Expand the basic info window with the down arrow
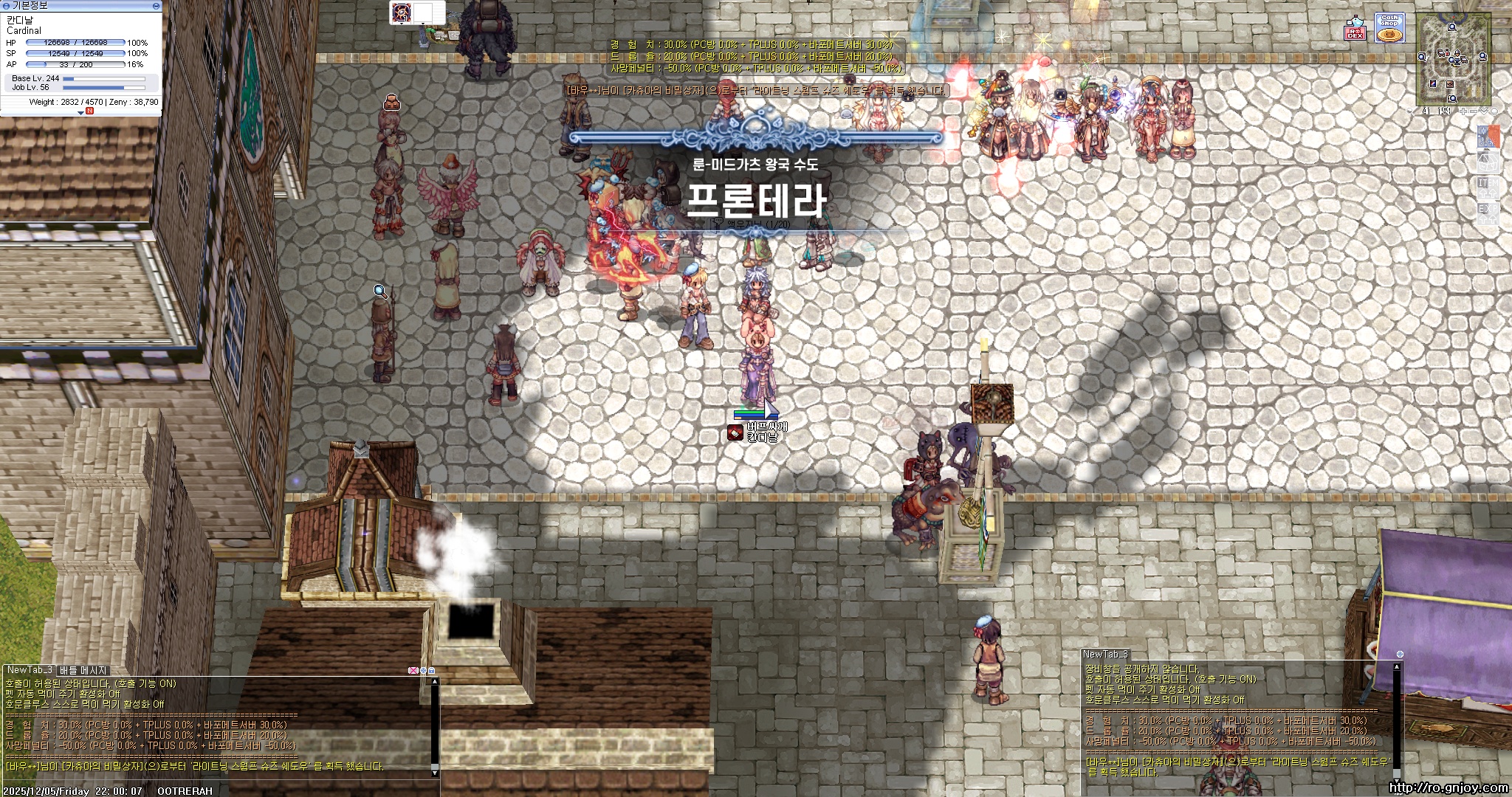Screen dimensions: 1512x797 (80, 113)
